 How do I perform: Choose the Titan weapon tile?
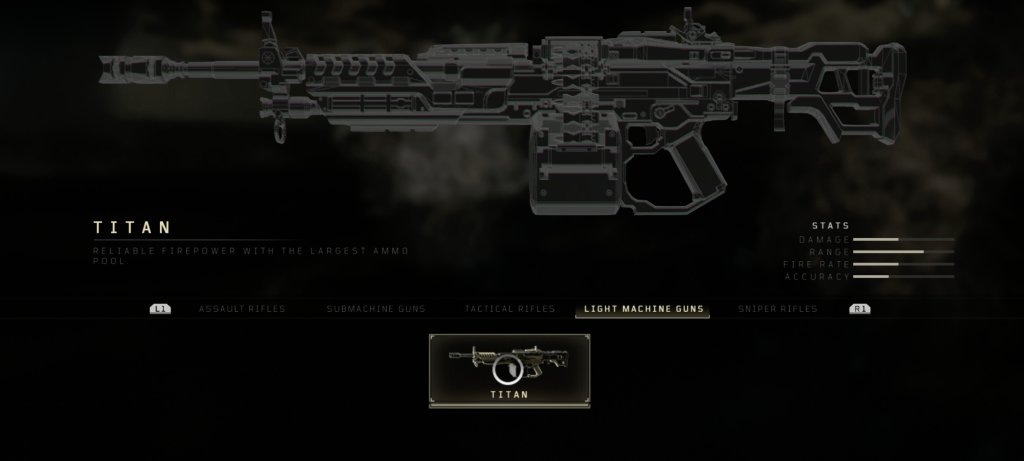click(509, 370)
